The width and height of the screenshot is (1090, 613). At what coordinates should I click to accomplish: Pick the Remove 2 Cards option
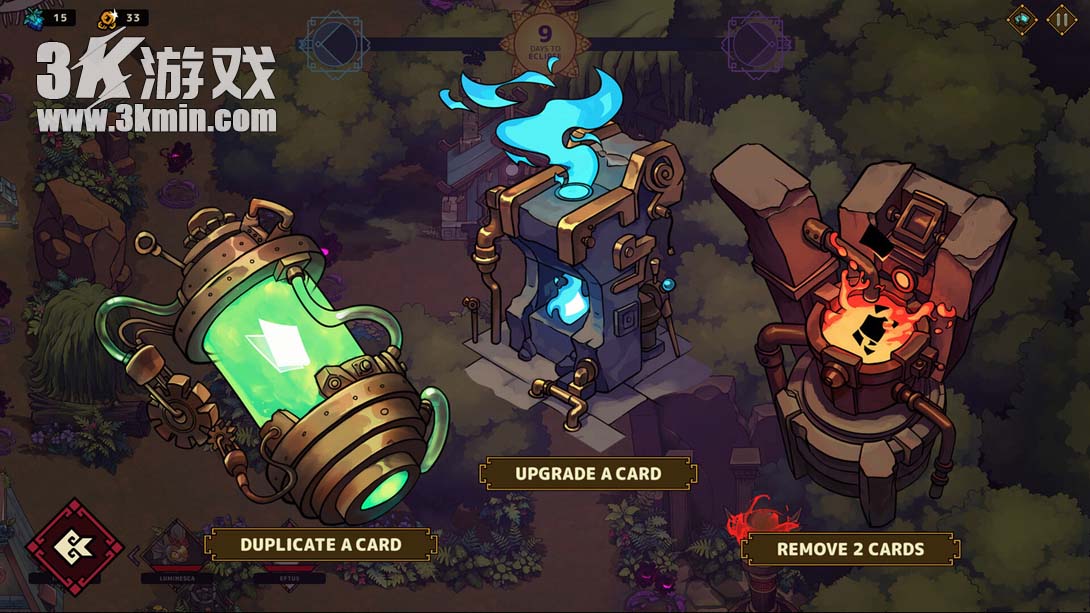pos(850,549)
